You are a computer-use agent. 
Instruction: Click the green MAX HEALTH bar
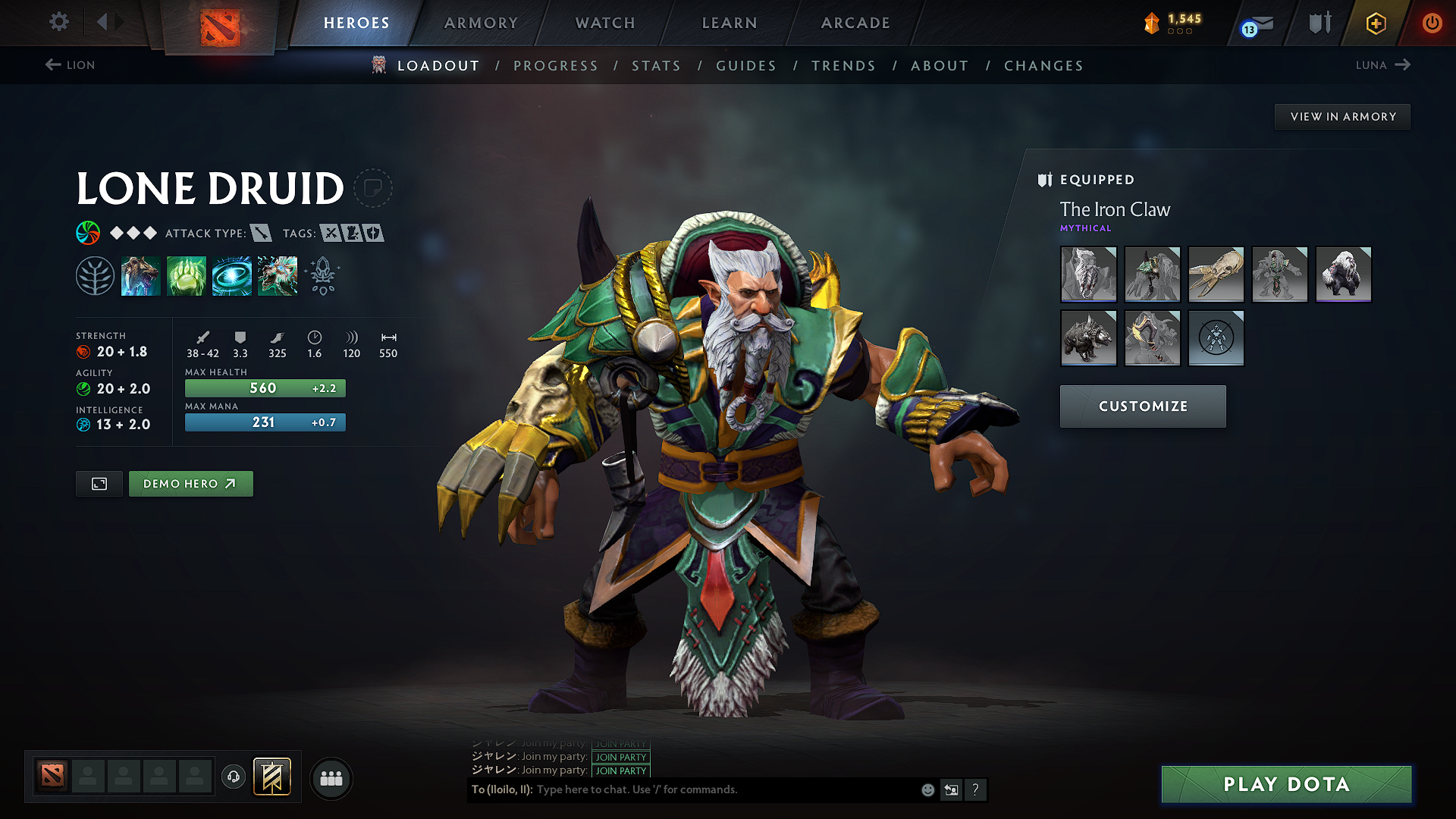pos(265,388)
